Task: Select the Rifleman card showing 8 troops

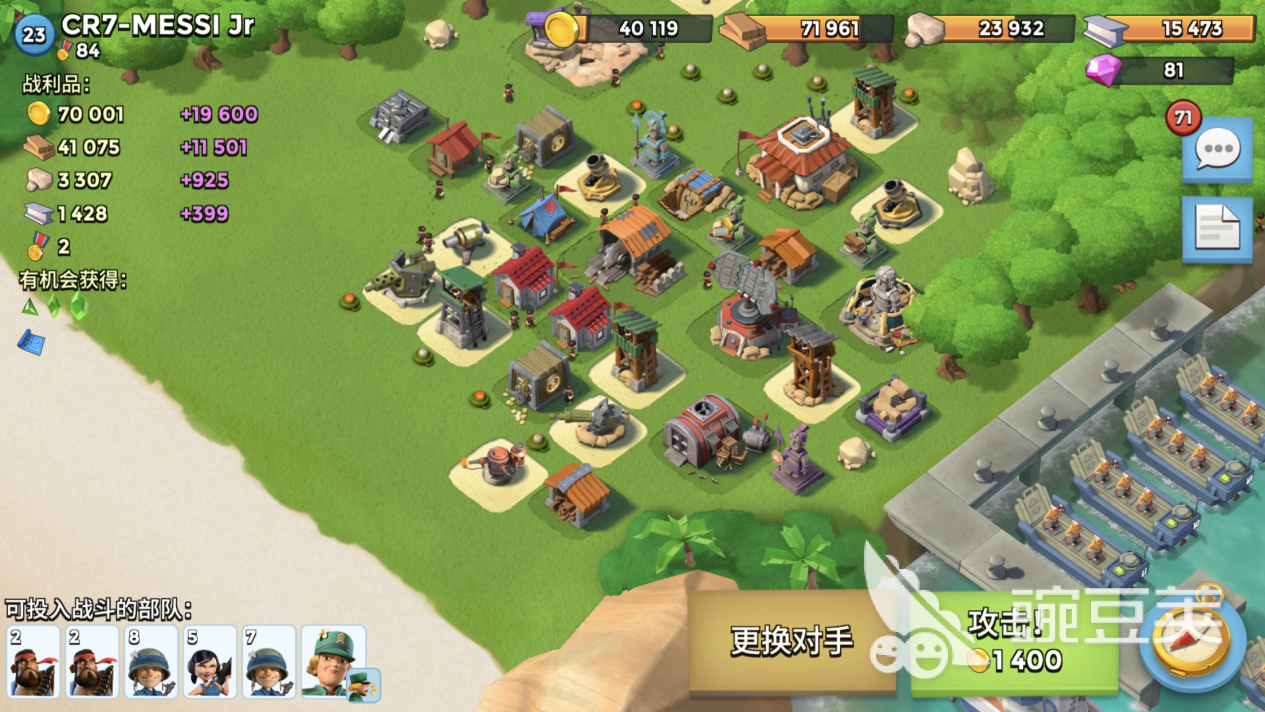Action: pyautogui.click(x=151, y=661)
